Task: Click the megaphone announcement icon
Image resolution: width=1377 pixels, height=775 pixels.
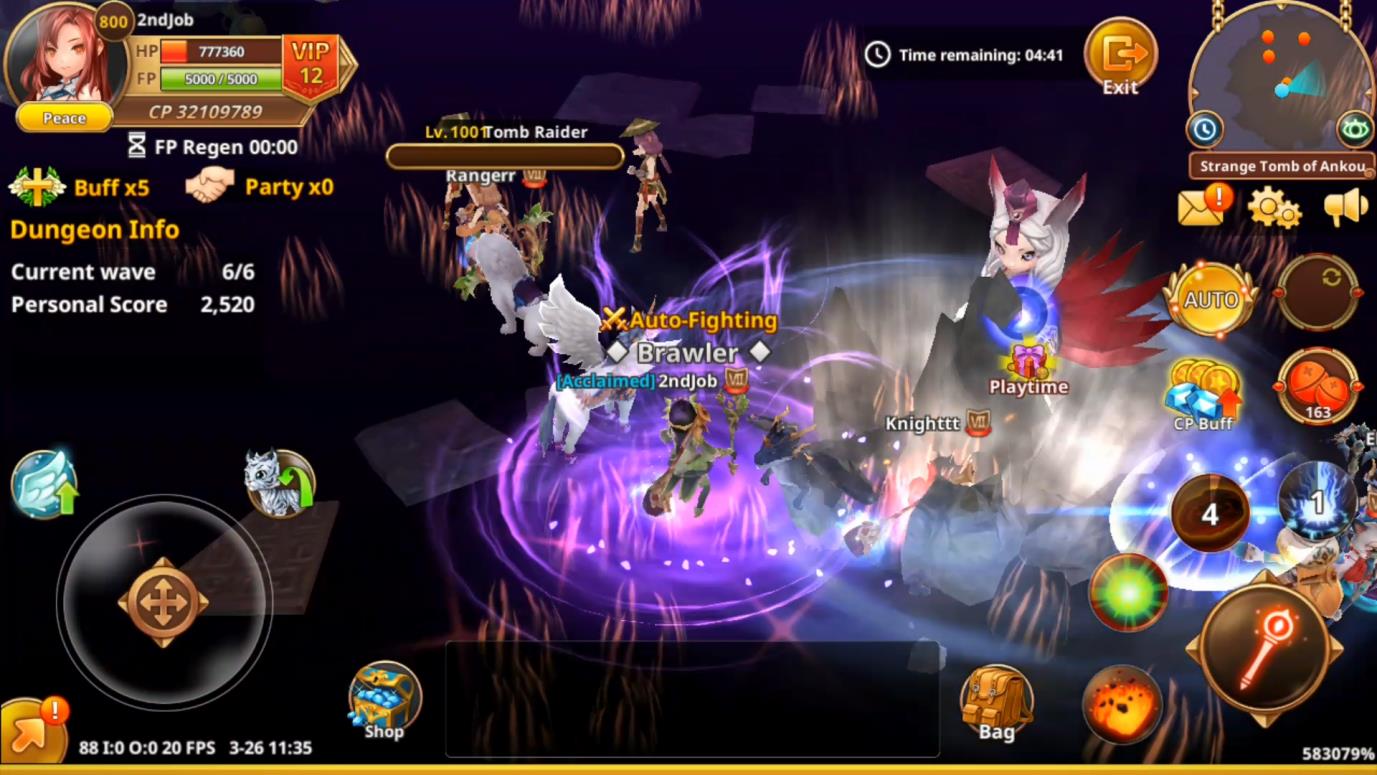Action: tap(1344, 207)
